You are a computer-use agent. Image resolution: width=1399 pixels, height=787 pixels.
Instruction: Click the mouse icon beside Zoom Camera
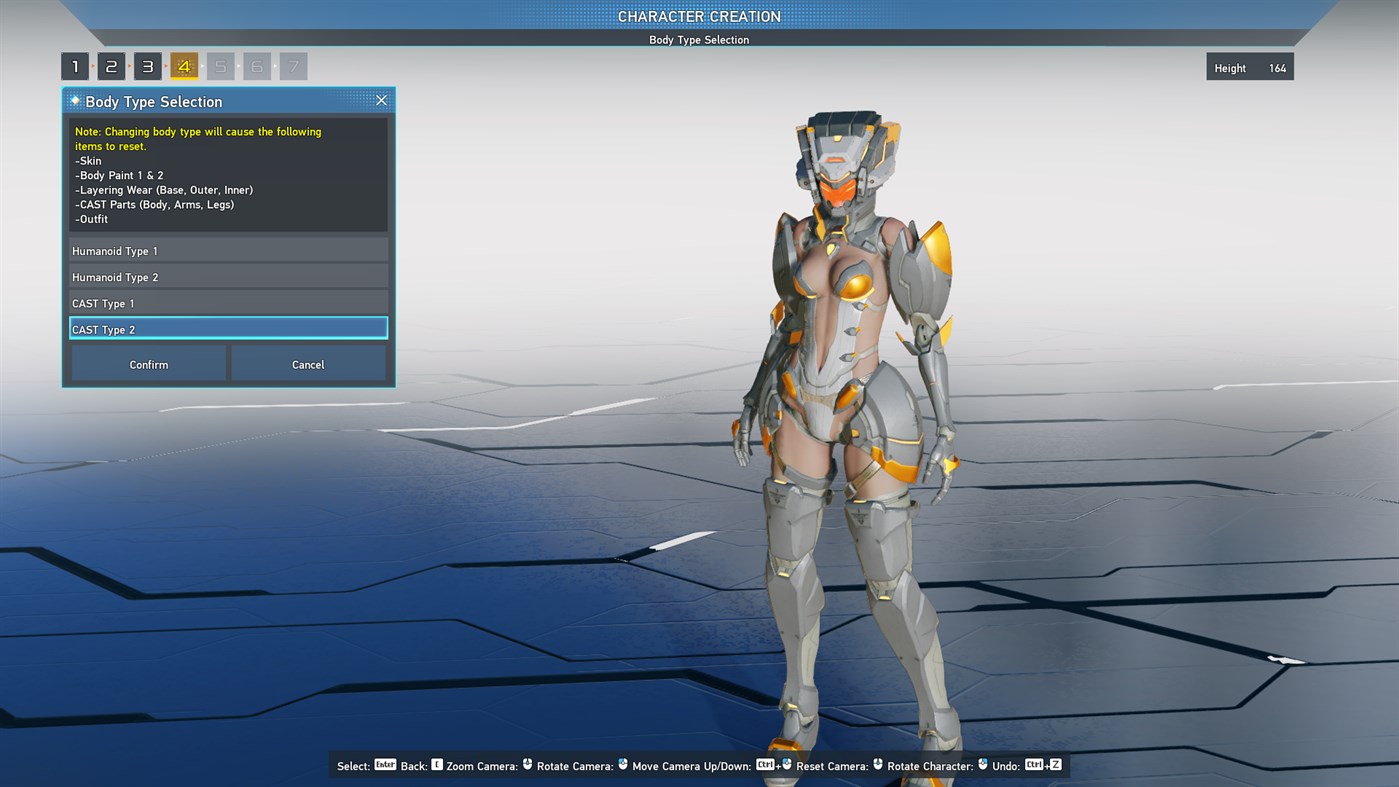526,764
